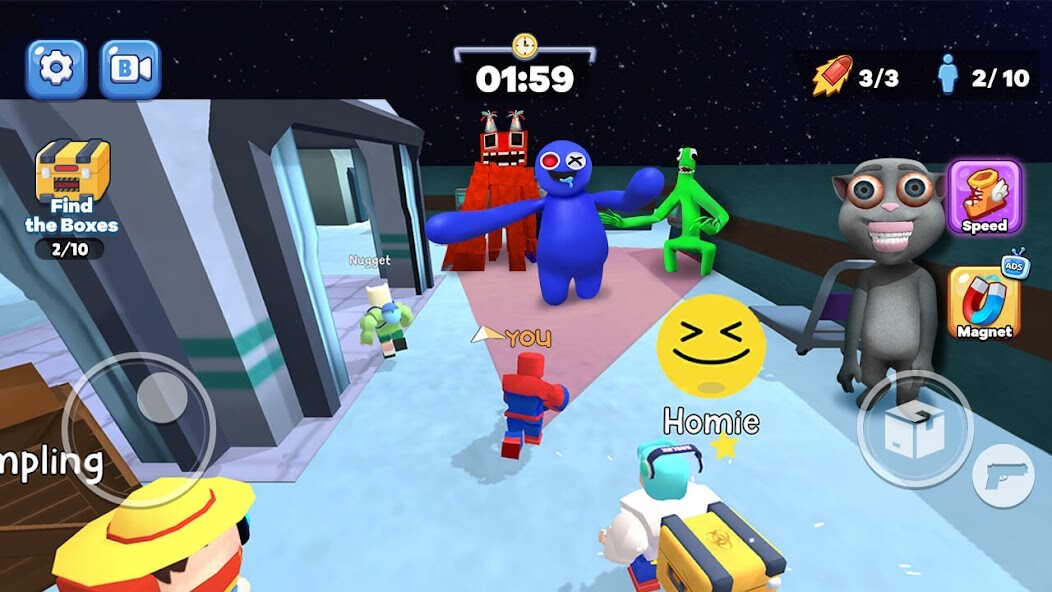This screenshot has width=1052, height=592.
Task: Activate the Speed boost power-up
Action: 984,197
